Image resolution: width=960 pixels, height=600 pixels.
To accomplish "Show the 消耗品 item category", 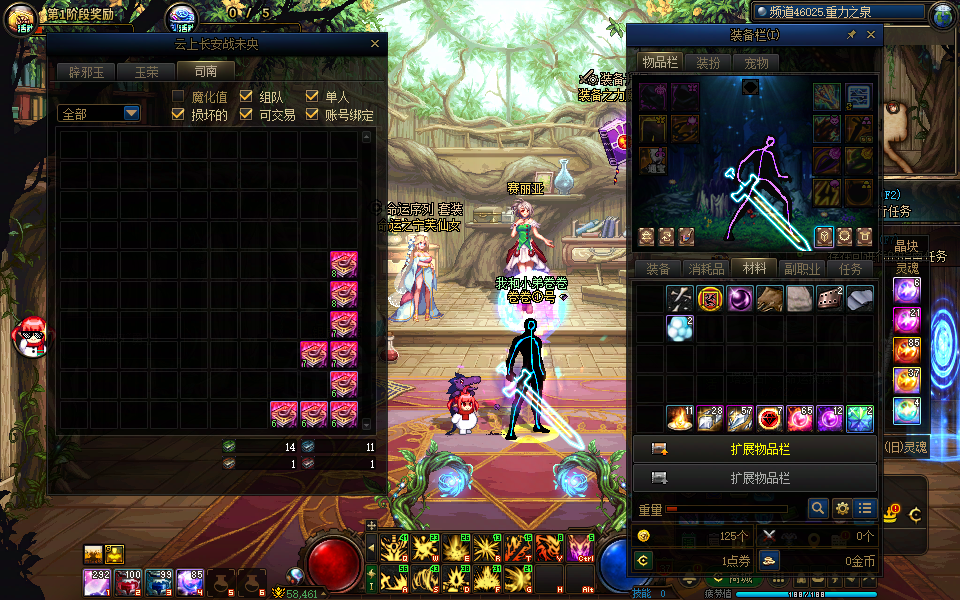I will coord(706,268).
